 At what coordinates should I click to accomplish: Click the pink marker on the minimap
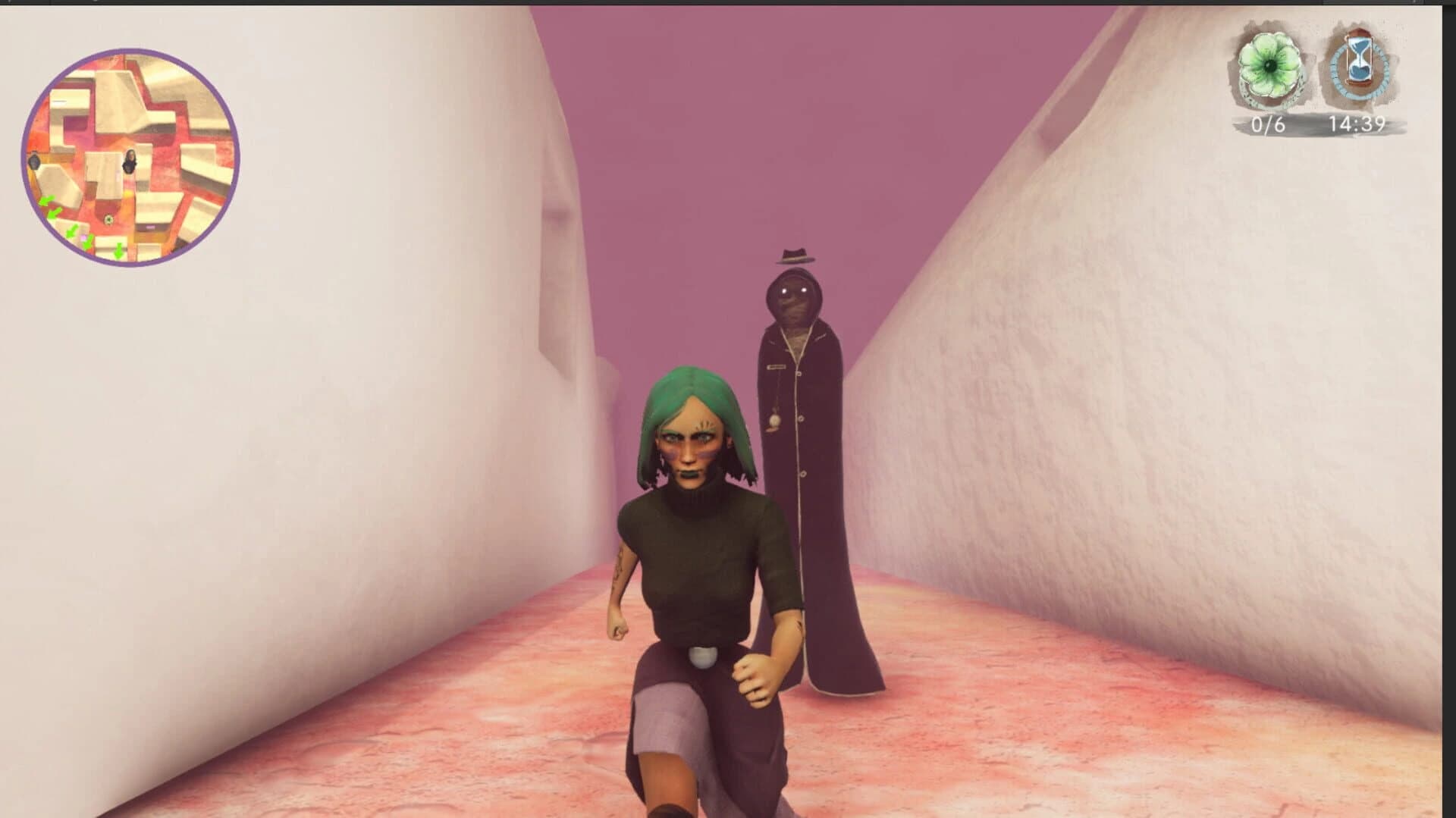pos(84,237)
